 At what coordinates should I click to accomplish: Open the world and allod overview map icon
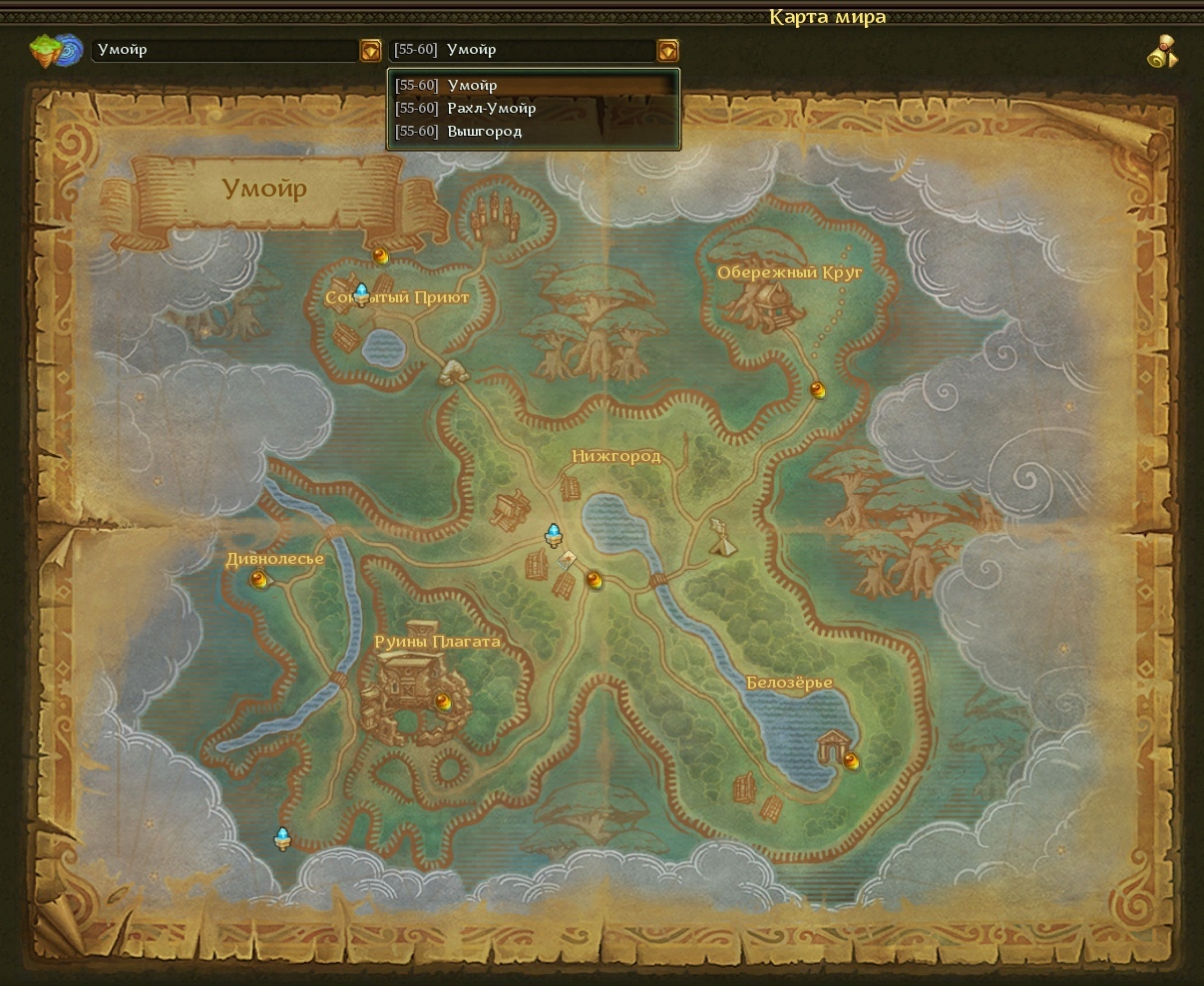coord(56,50)
